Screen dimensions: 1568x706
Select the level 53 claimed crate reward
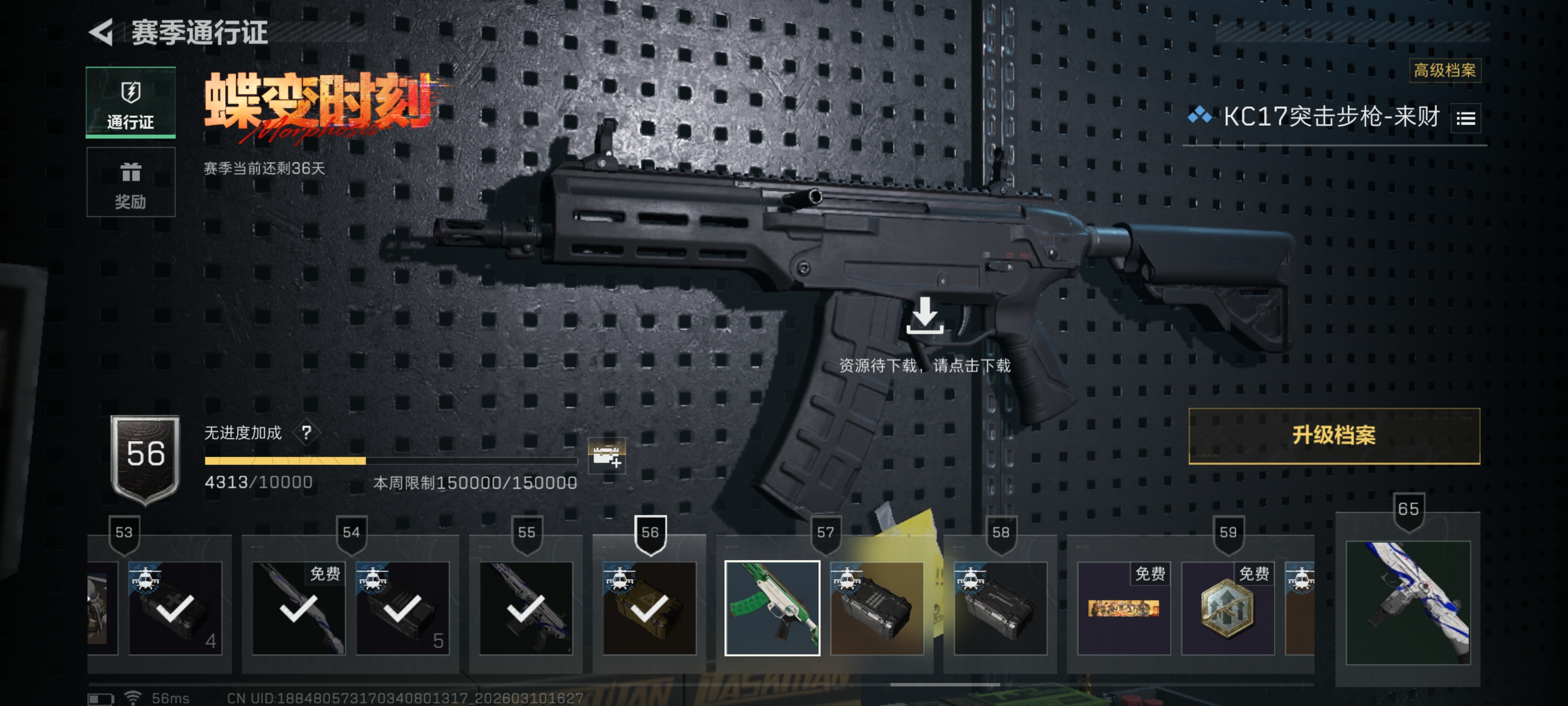pyautogui.click(x=175, y=608)
